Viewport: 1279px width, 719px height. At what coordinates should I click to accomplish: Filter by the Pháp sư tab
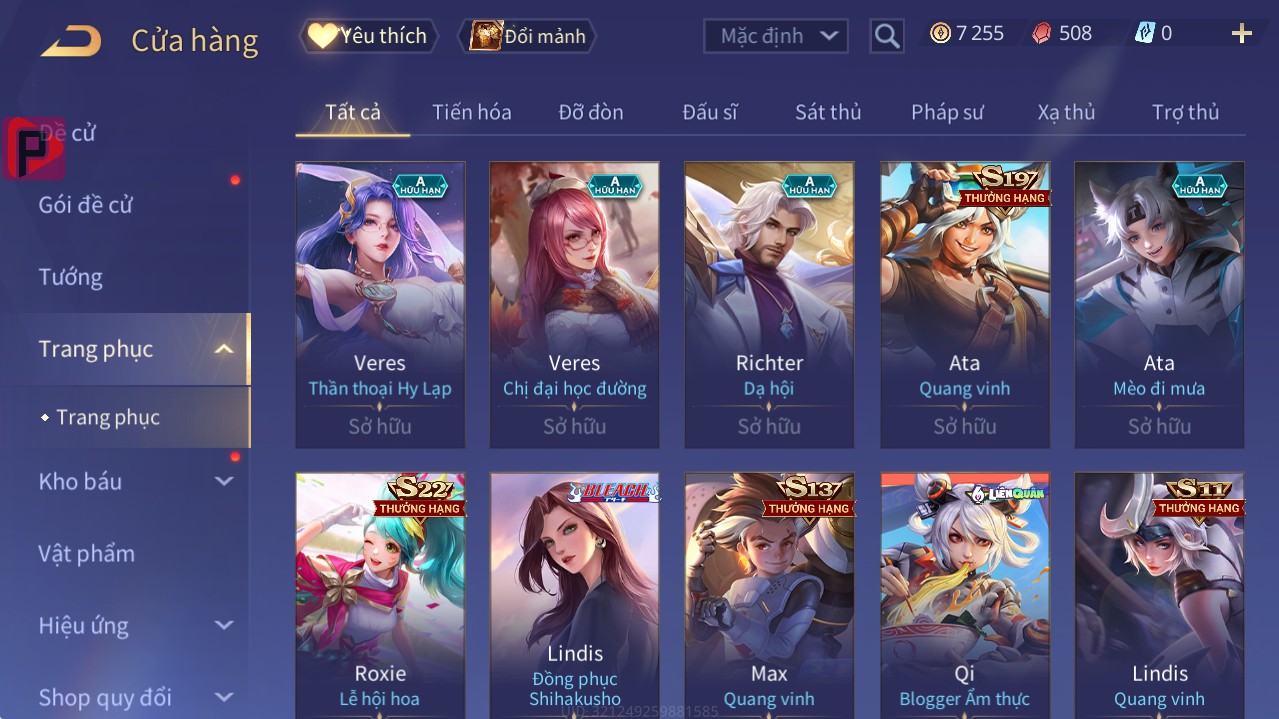tap(947, 112)
